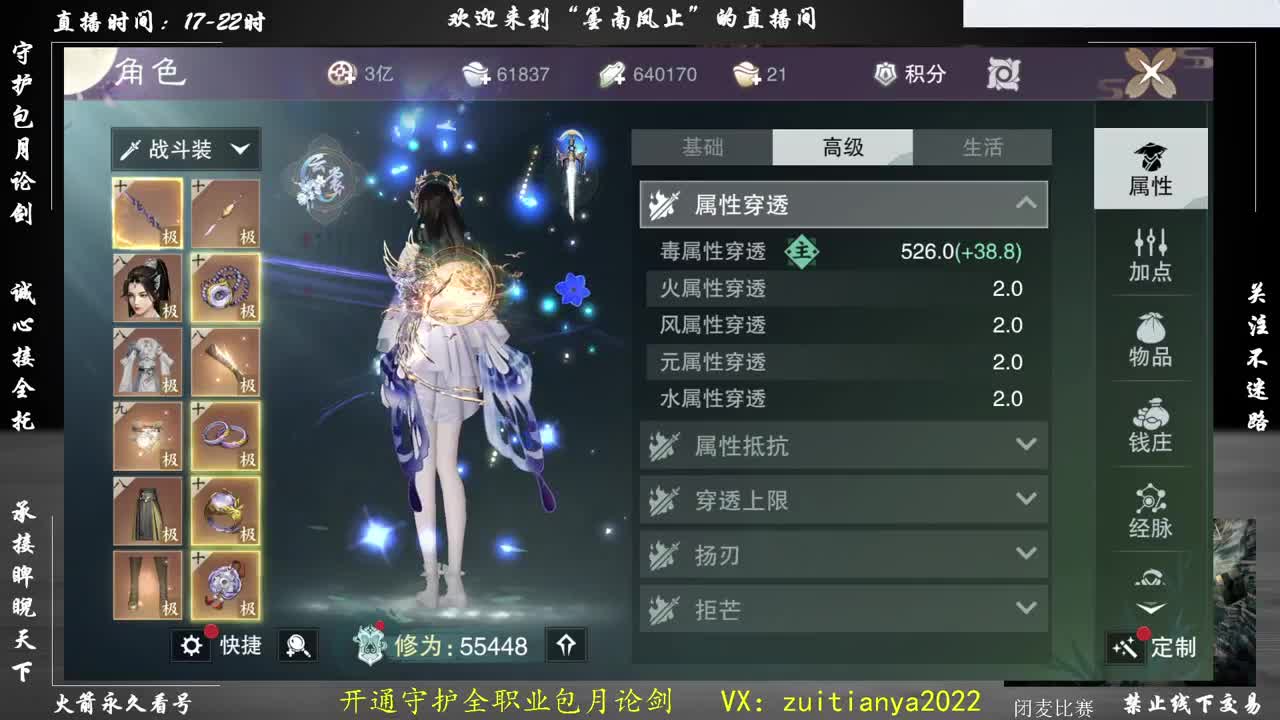The image size is (1280, 720).
Task: Click the upgrade arrow next to 修为 55448
Action: [x=565, y=645]
